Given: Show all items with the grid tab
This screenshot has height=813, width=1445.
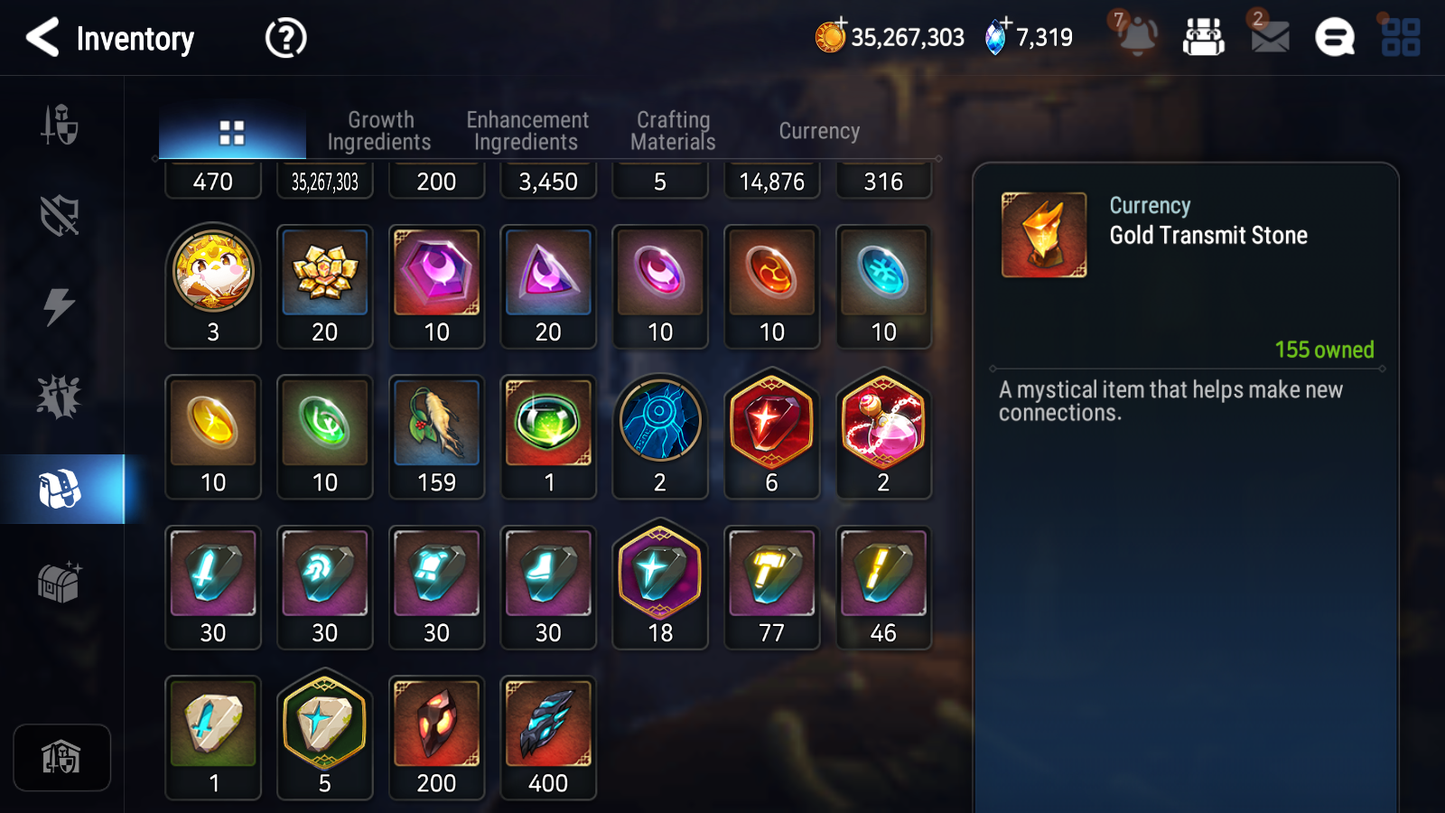Looking at the screenshot, I should [x=232, y=133].
